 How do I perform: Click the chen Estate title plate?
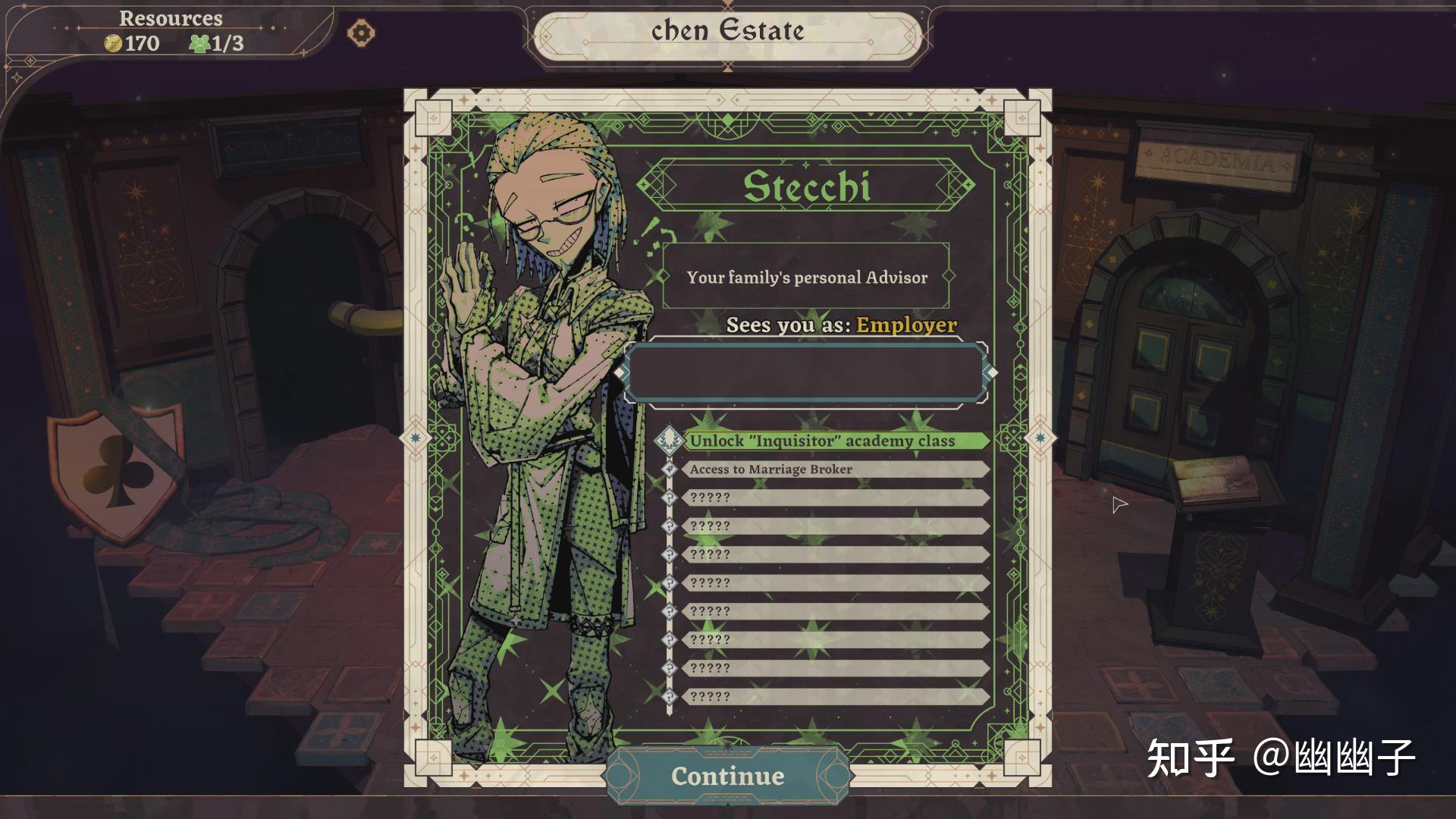pos(728,32)
